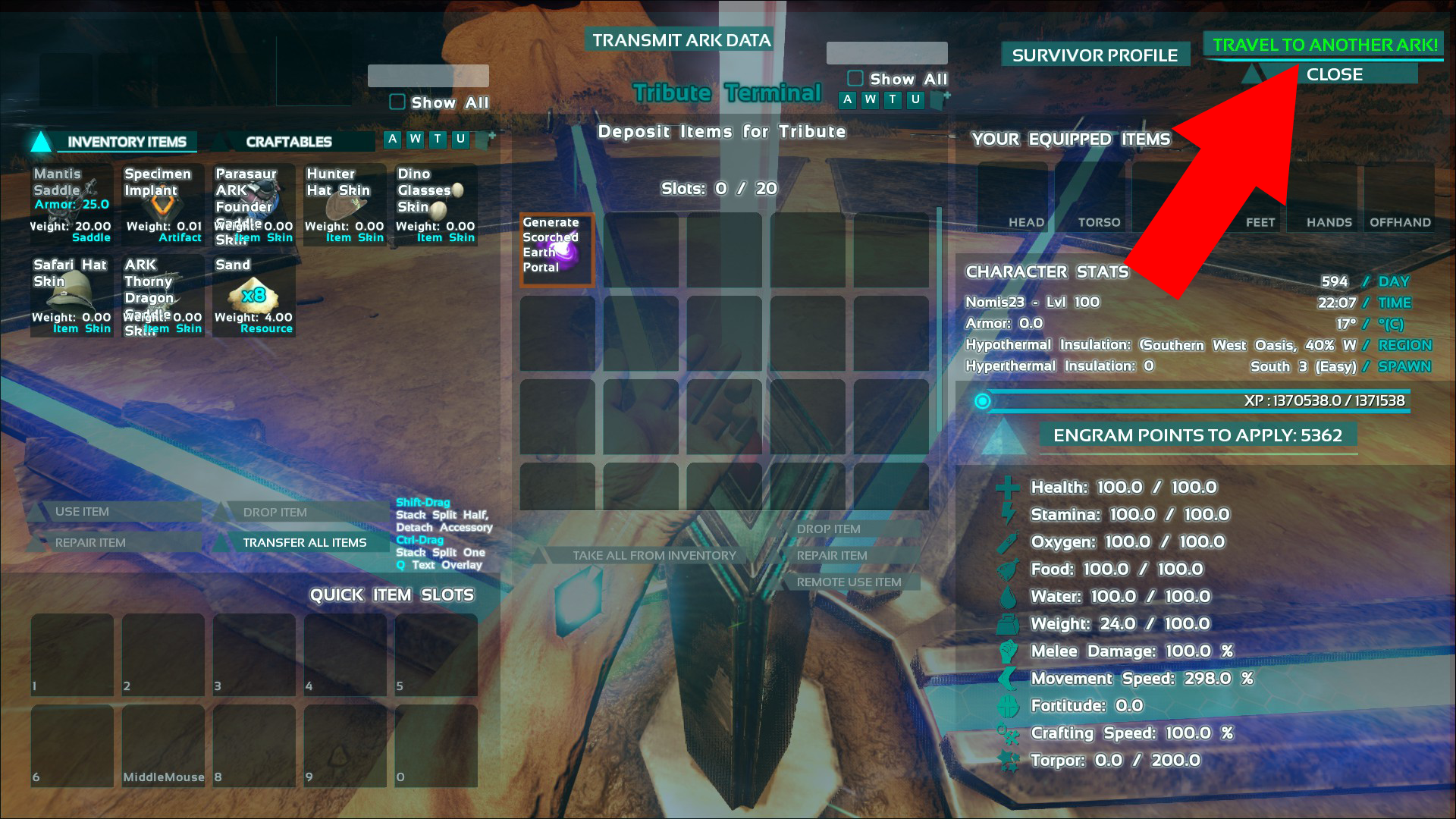The height and width of the screenshot is (819, 1456).
Task: Choose the Hunter Hat Skin
Action: (345, 205)
